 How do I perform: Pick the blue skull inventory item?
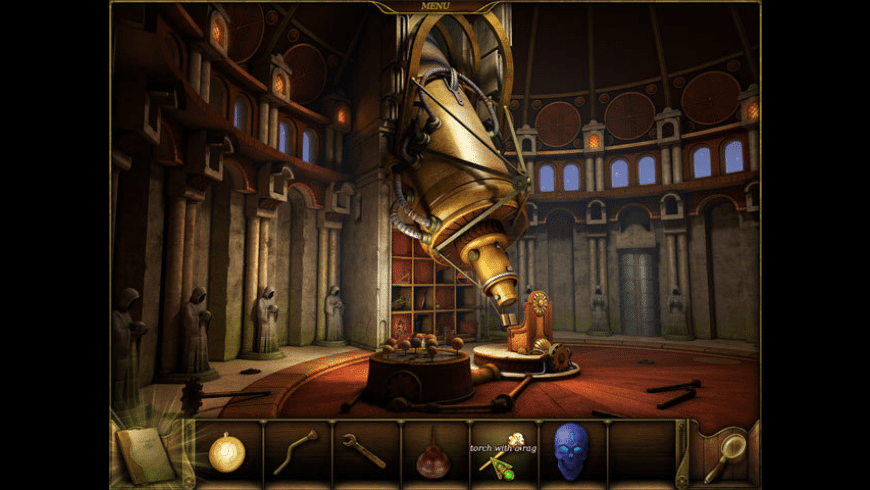click(x=572, y=452)
